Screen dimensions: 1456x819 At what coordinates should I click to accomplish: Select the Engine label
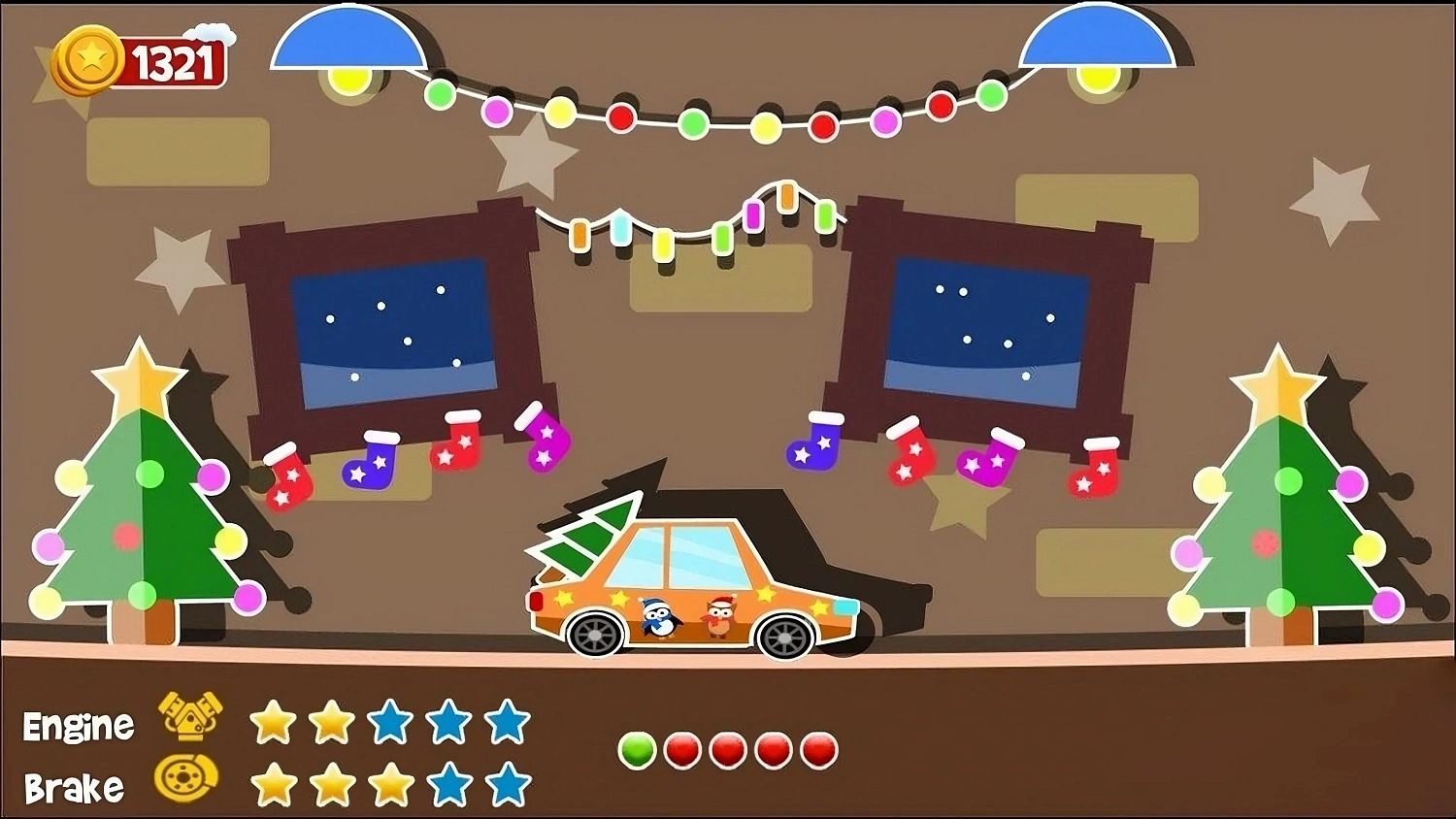tap(80, 725)
